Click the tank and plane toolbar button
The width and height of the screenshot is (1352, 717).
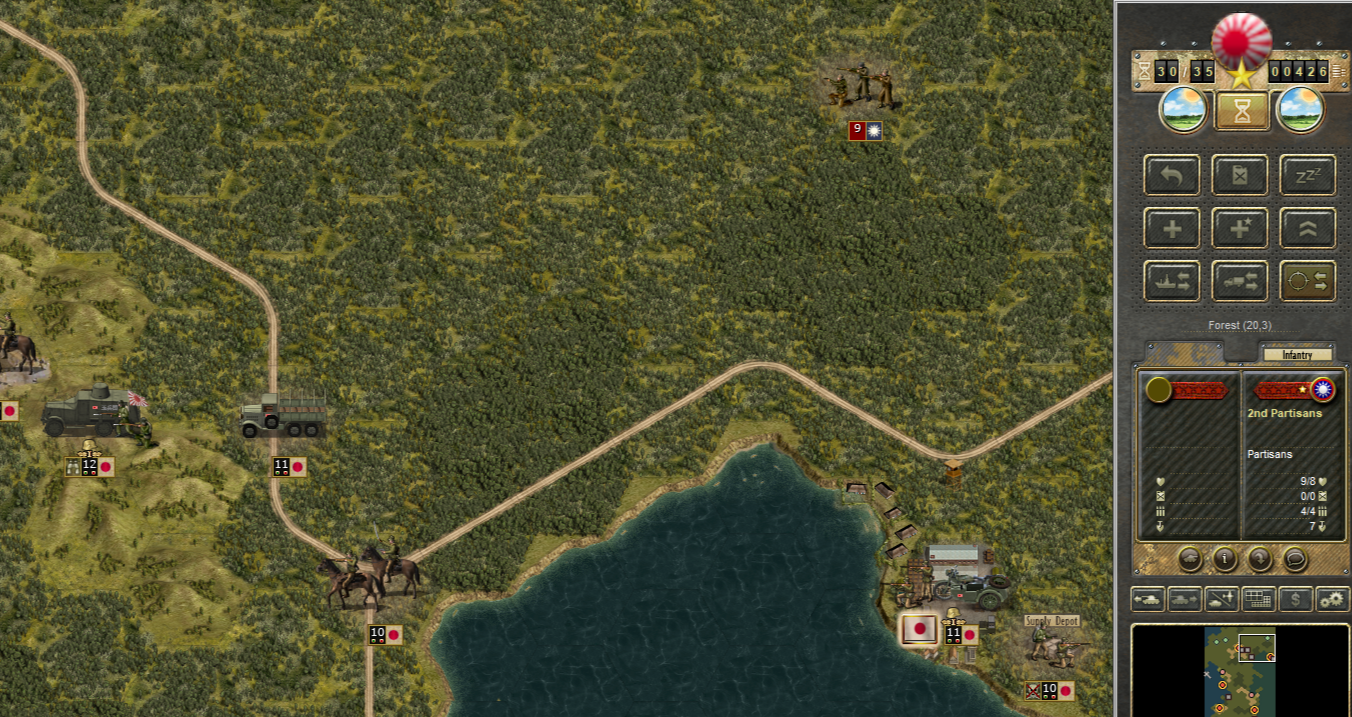[x=1222, y=600]
